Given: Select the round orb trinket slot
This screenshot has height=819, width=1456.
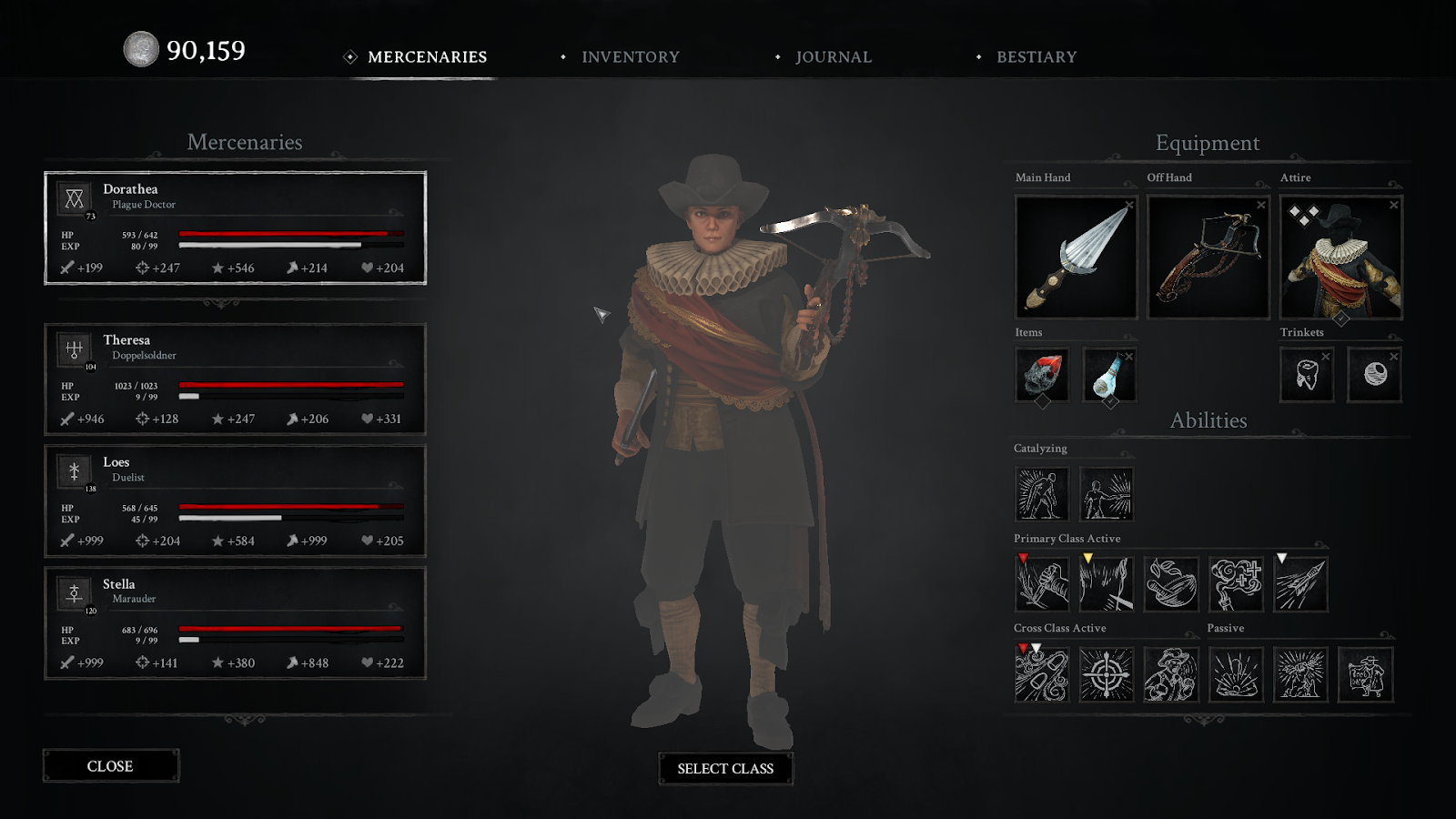Looking at the screenshot, I should [x=1375, y=374].
